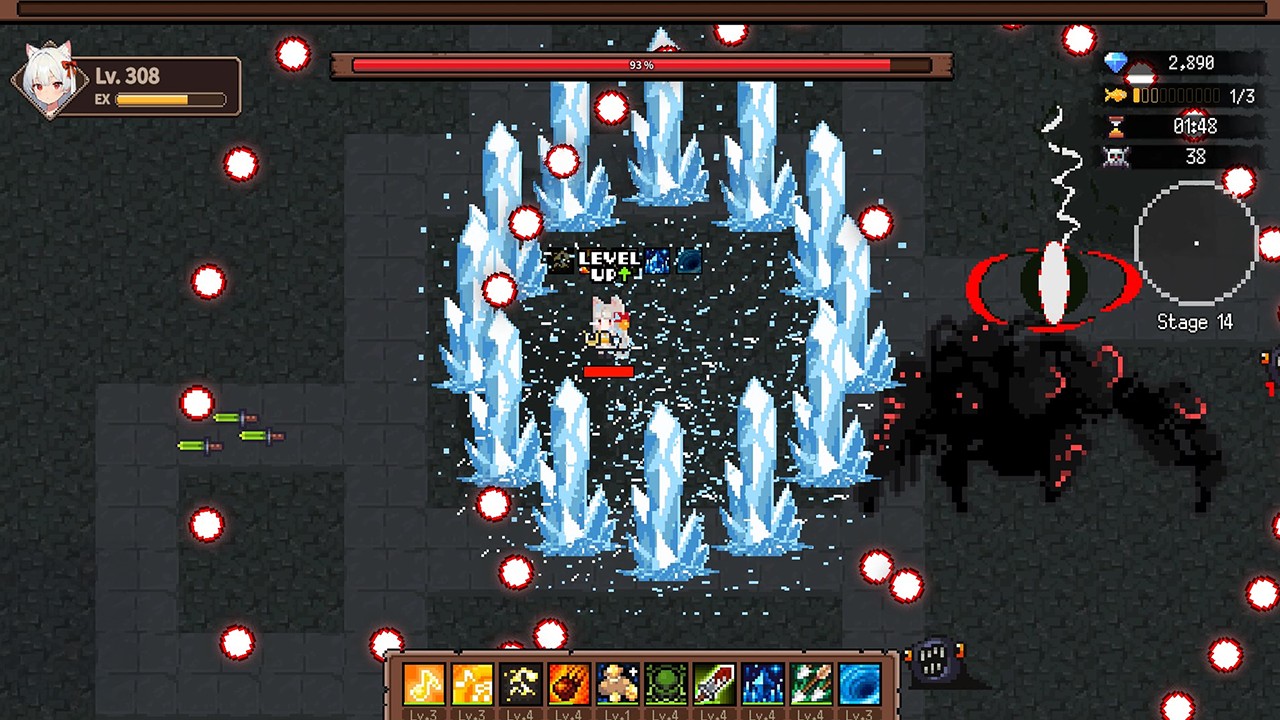Screen dimensions: 1280x720
Task: Click the character portrait showing Lv. 308
Action: [48, 78]
